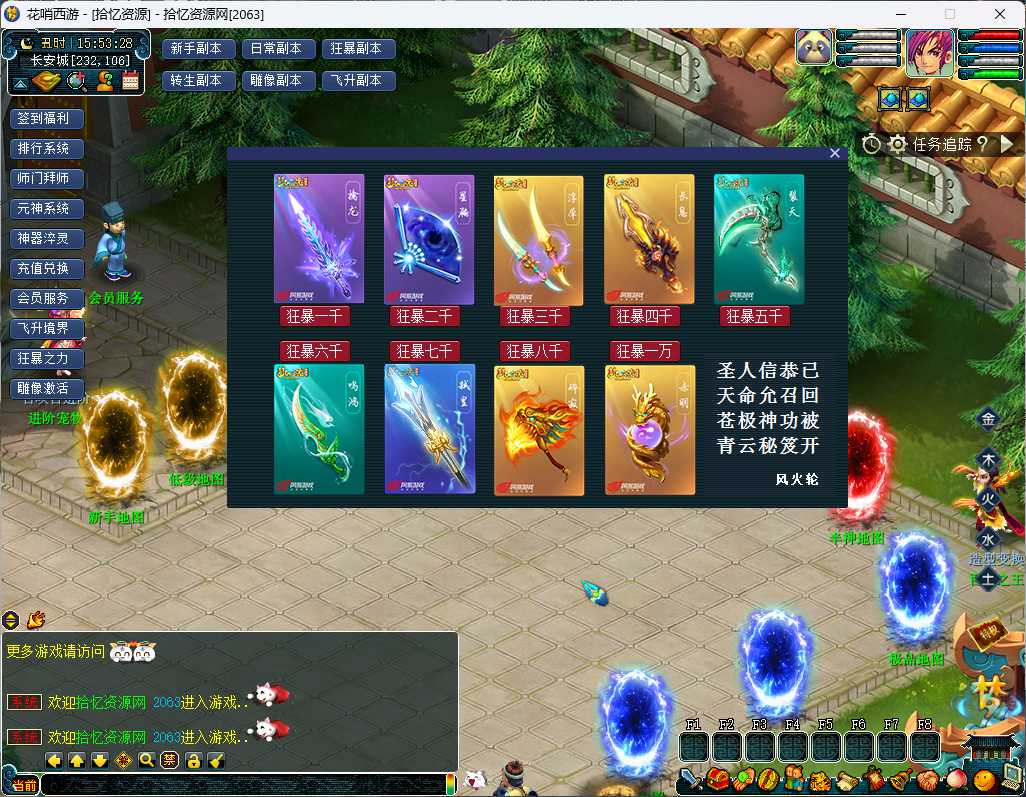Open the 新手副本 dungeon
The image size is (1026, 797).
coord(198,49)
